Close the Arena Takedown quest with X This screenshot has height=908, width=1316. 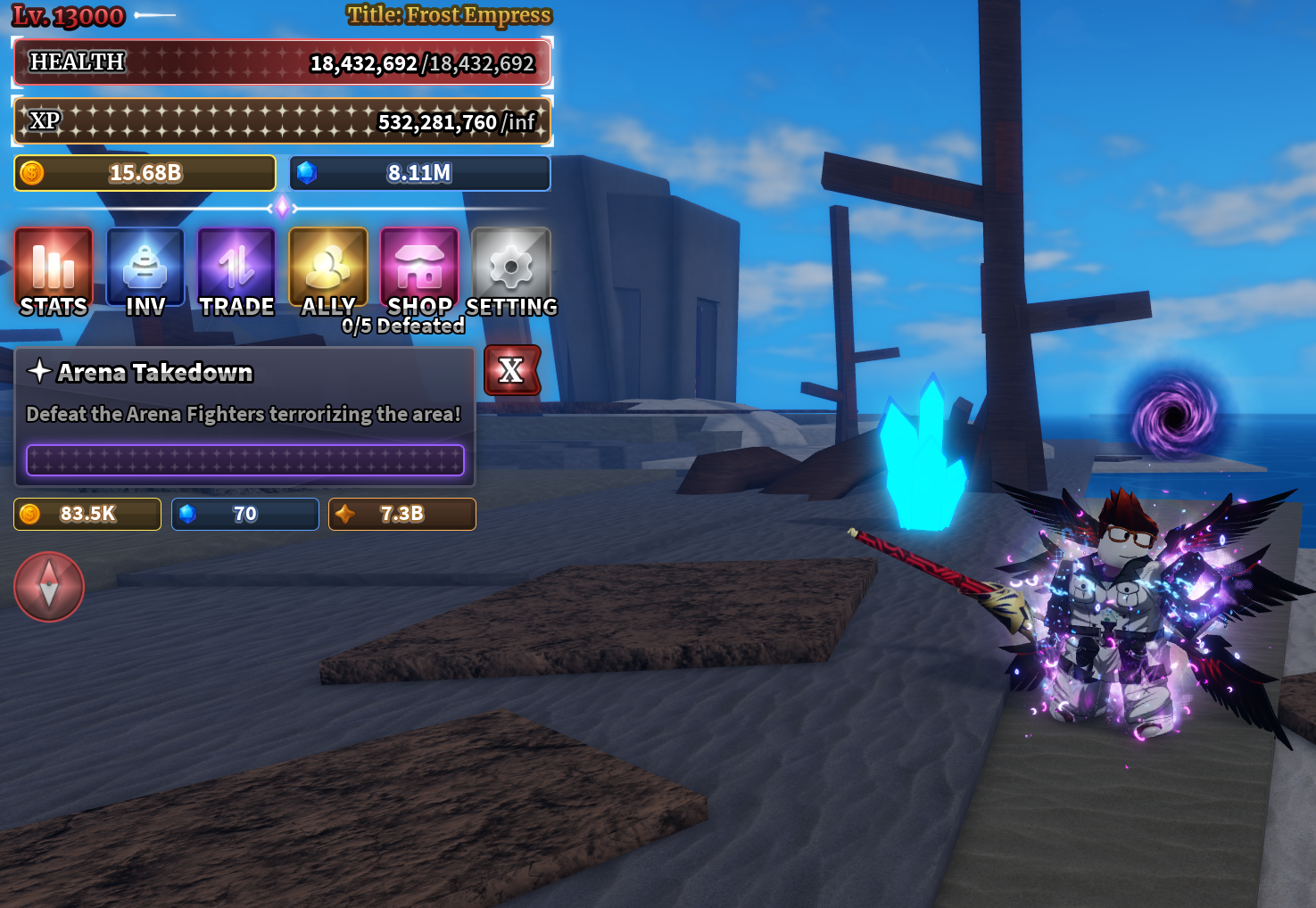511,370
